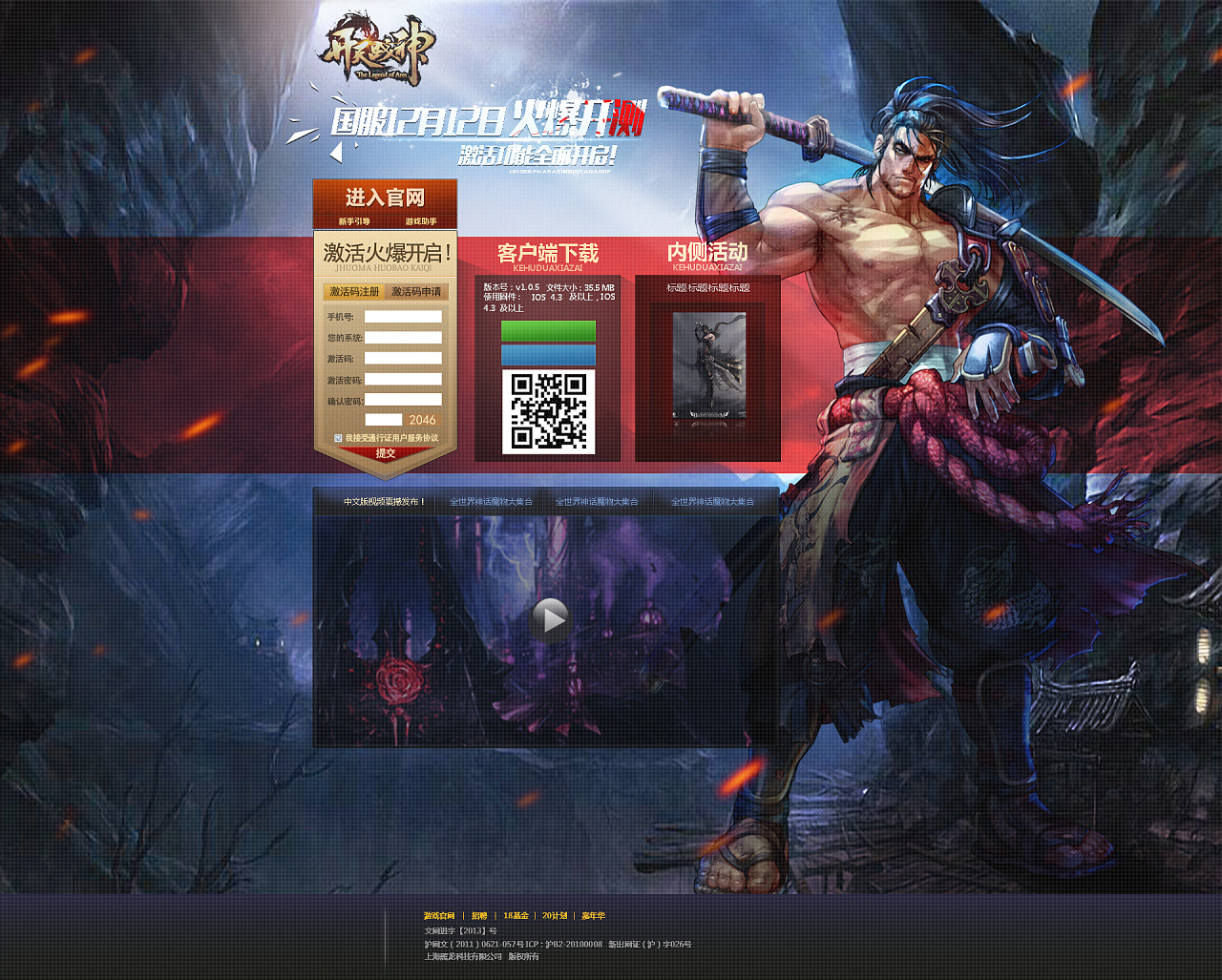Click the QR code in the client download panel

[548, 412]
